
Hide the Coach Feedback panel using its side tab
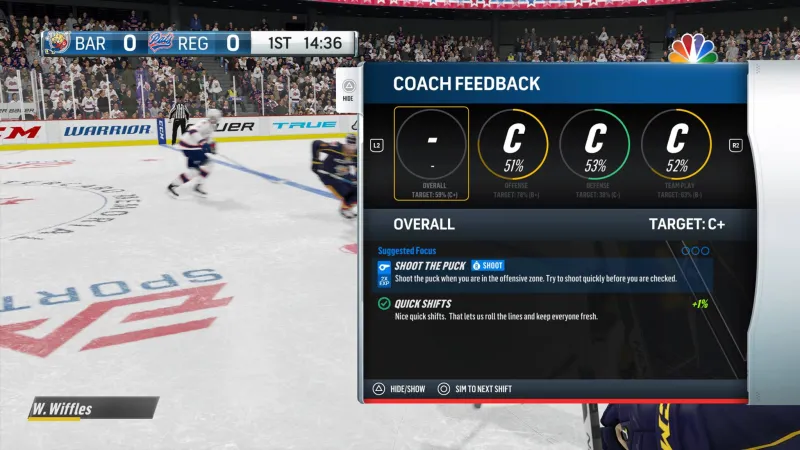[x=347, y=90]
